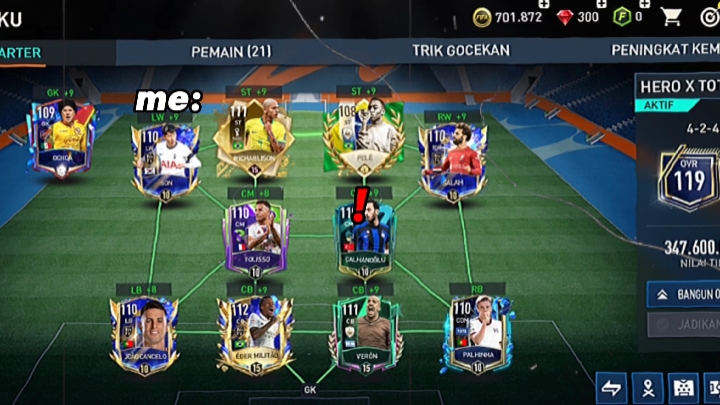
Task: Open the formation tactics board icon
Action: coord(685,388)
